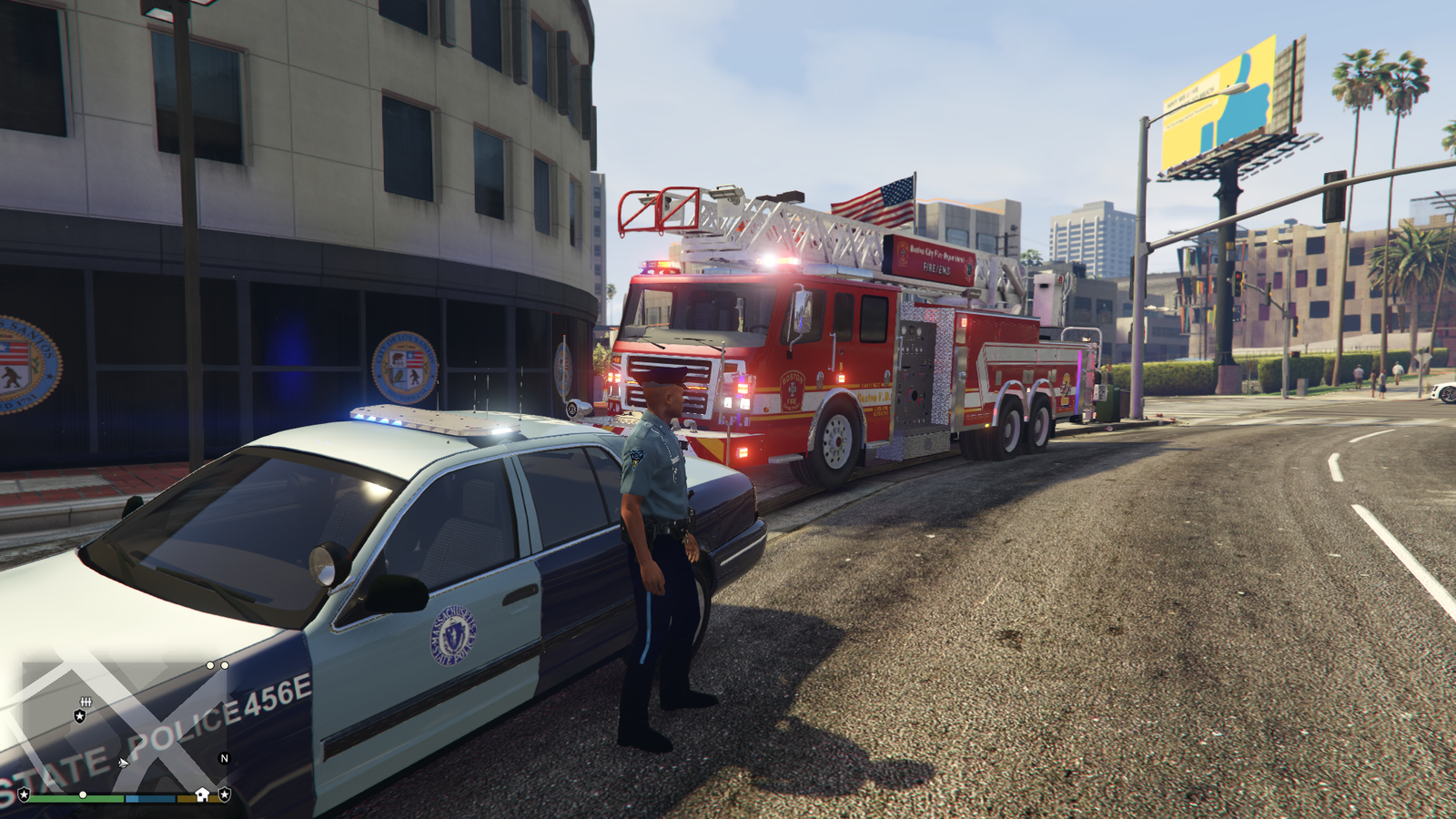Click the safehouse blip on the minimap
Screen dimensions: 1456x819
tap(202, 794)
